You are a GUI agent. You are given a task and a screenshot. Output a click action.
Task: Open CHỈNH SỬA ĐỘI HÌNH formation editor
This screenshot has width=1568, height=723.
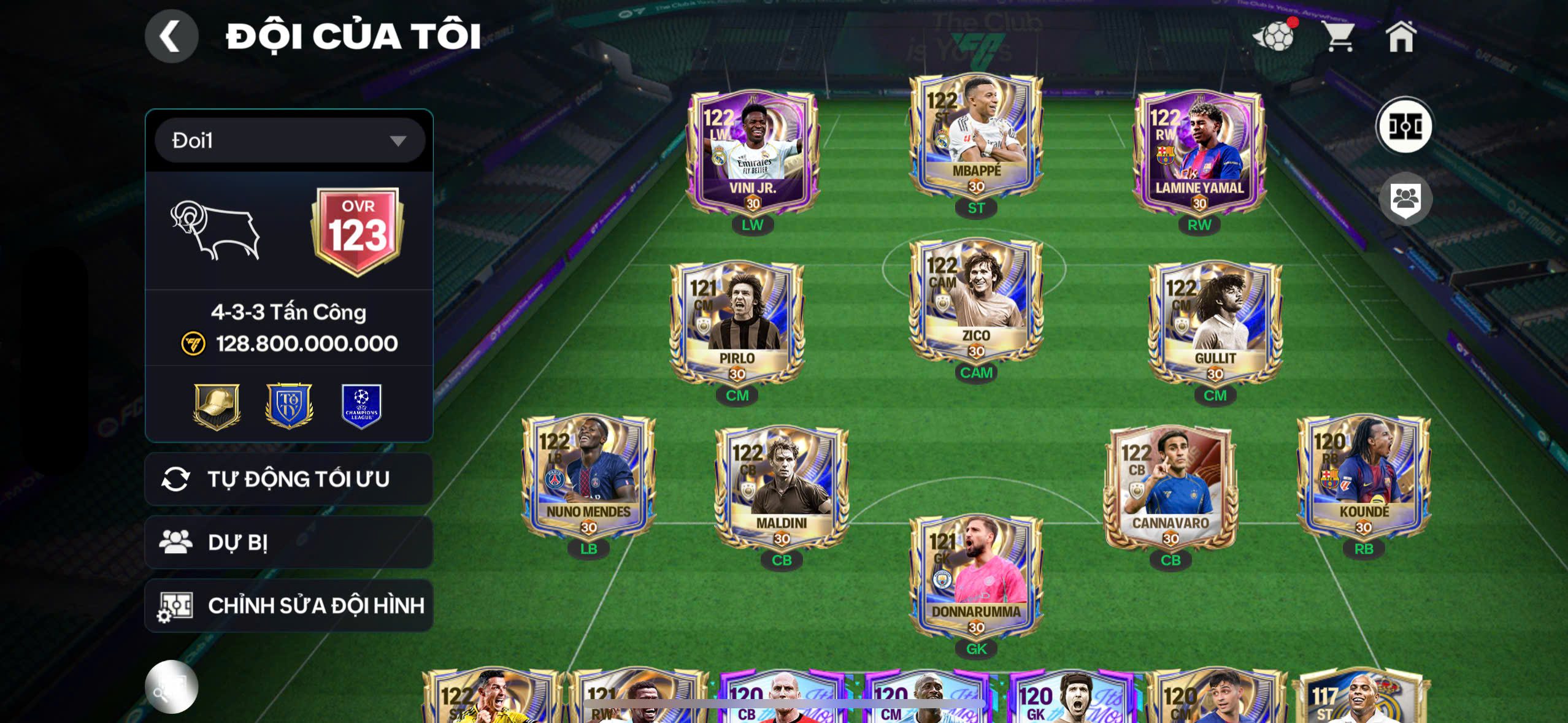click(288, 605)
